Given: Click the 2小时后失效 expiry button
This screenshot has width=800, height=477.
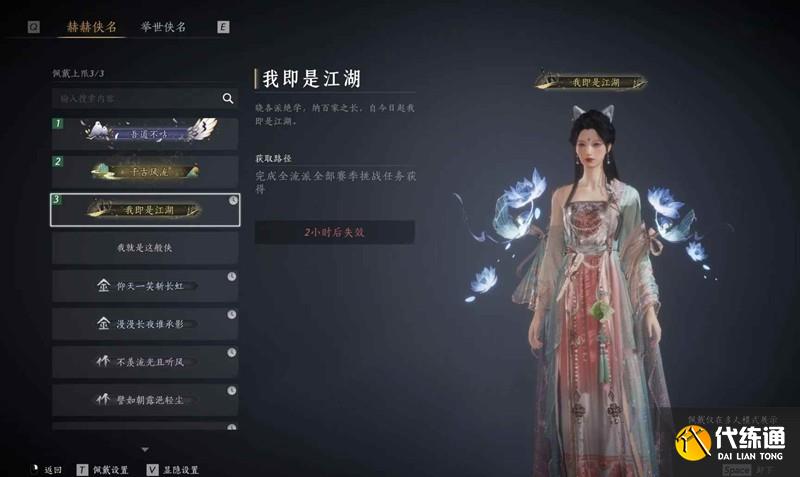Looking at the screenshot, I should pos(334,232).
